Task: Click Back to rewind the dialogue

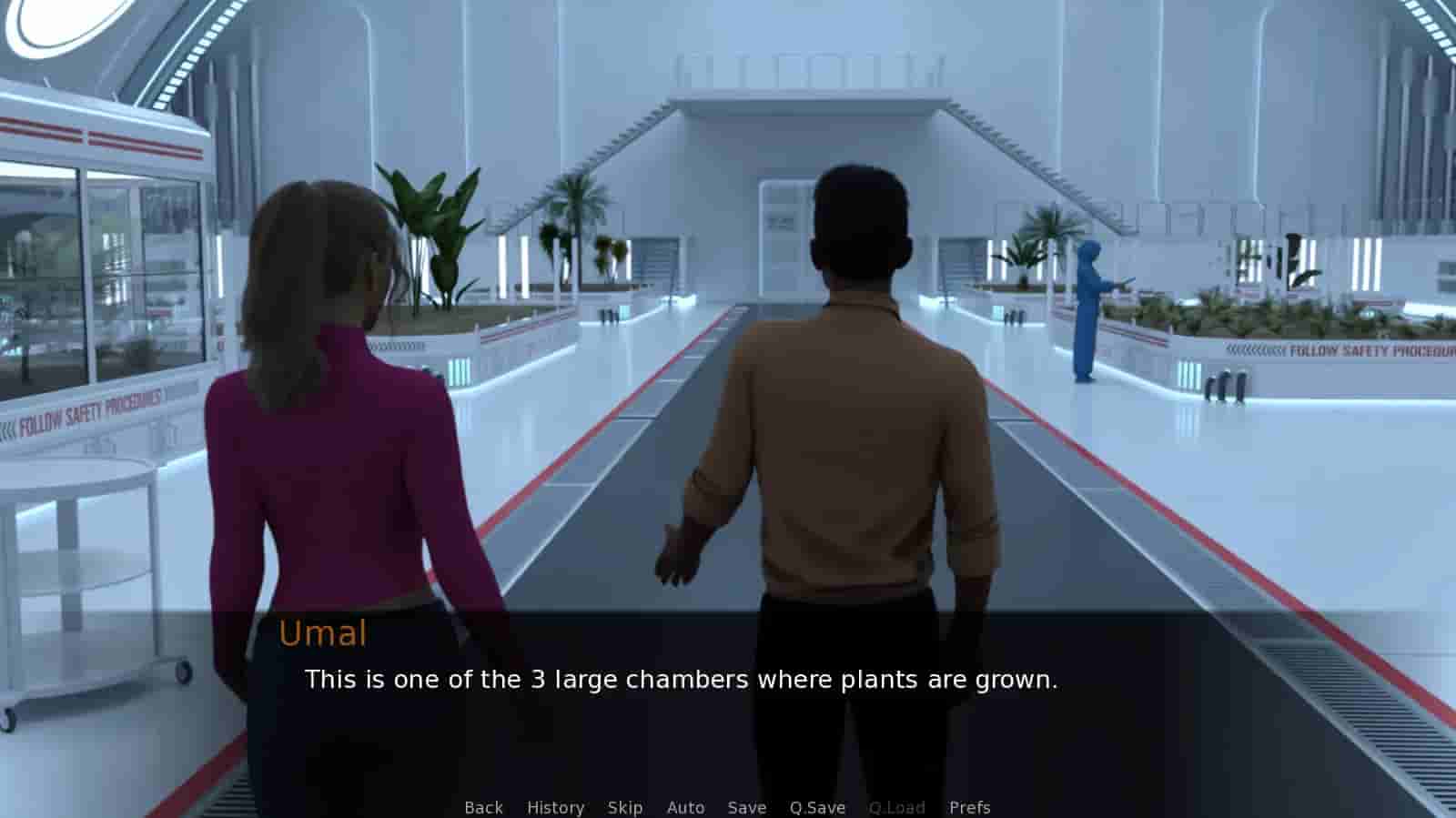Action: pos(483,807)
